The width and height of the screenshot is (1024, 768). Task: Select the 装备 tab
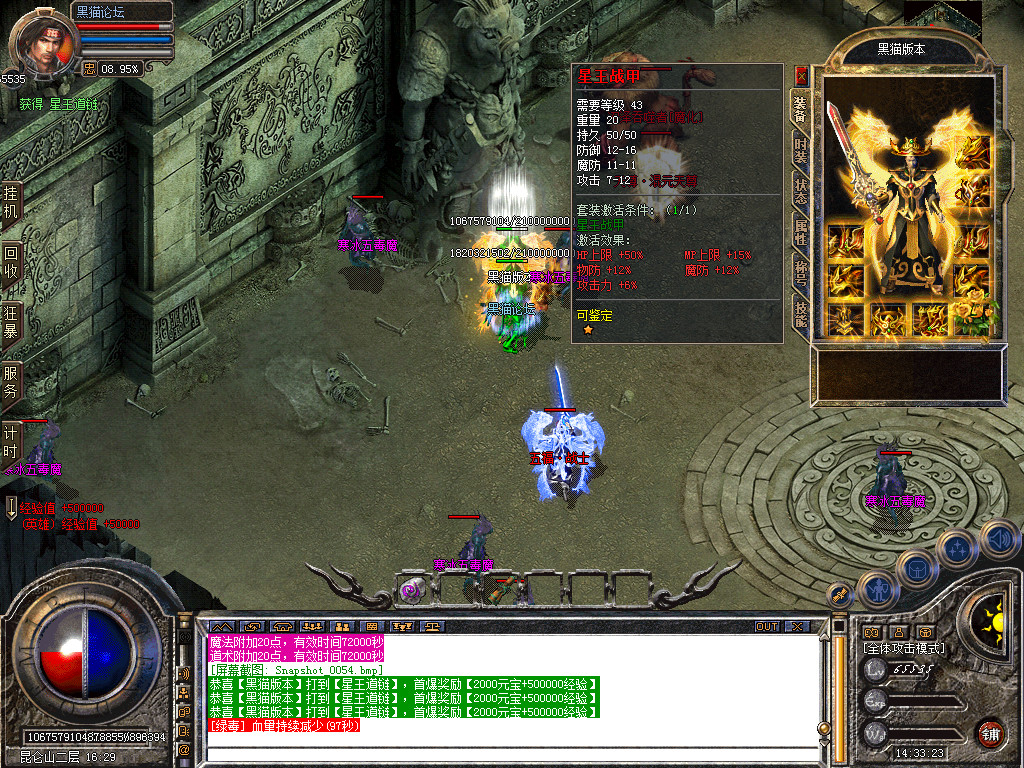[x=801, y=107]
